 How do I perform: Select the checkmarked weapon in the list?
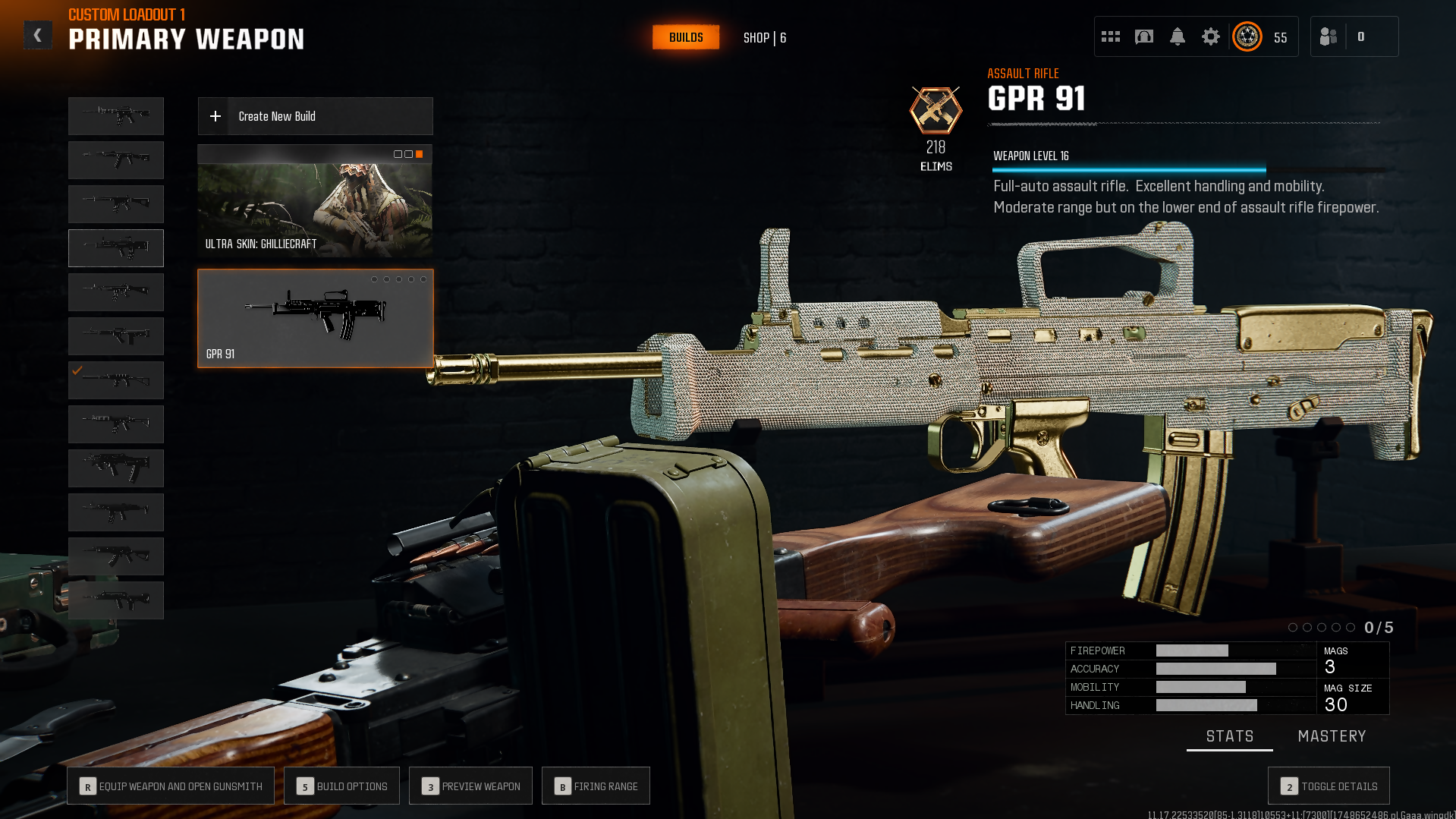[116, 380]
